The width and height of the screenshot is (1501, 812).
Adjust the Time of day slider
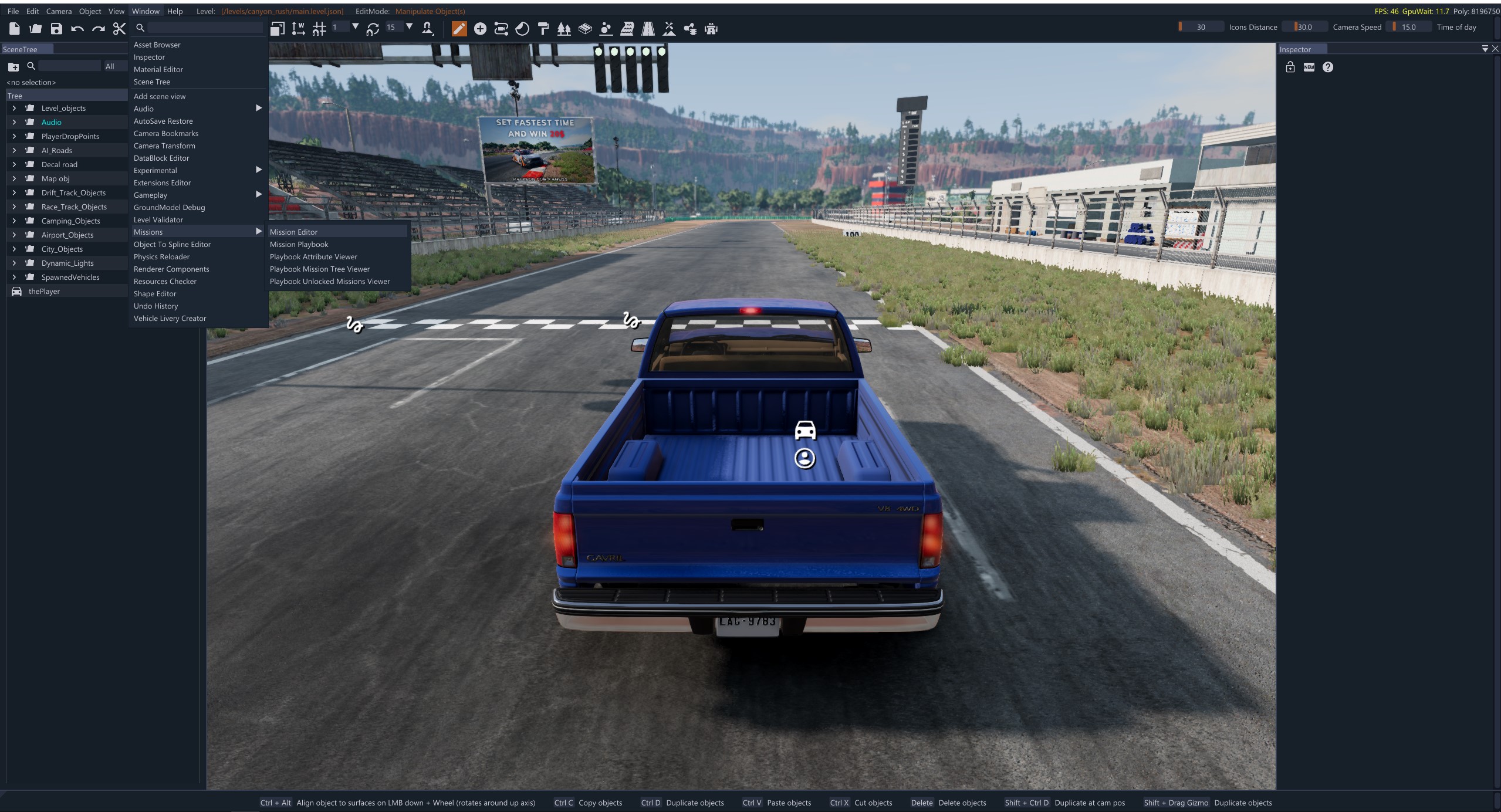[1408, 27]
